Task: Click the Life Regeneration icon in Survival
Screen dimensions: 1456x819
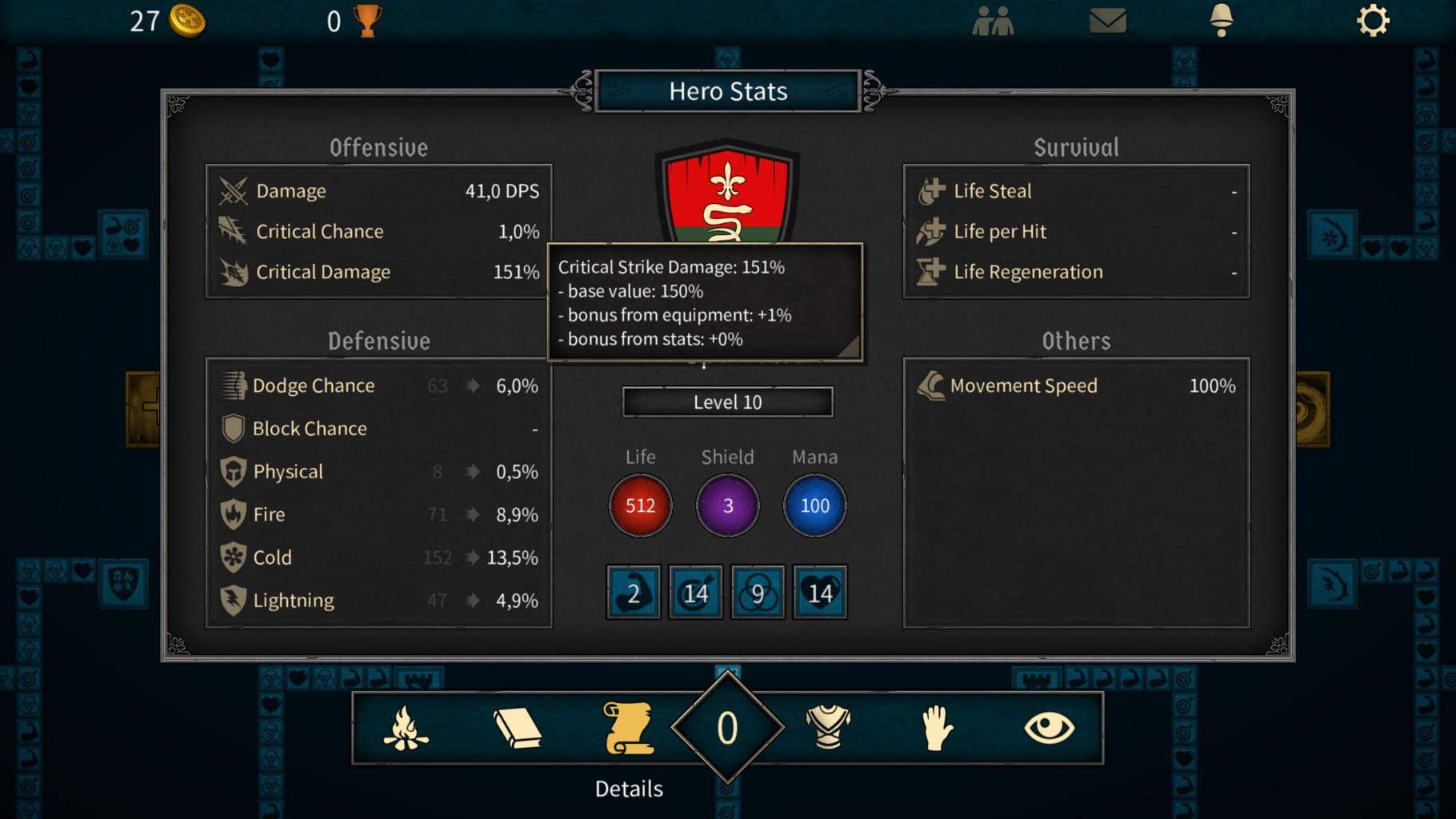Action: coord(930,272)
